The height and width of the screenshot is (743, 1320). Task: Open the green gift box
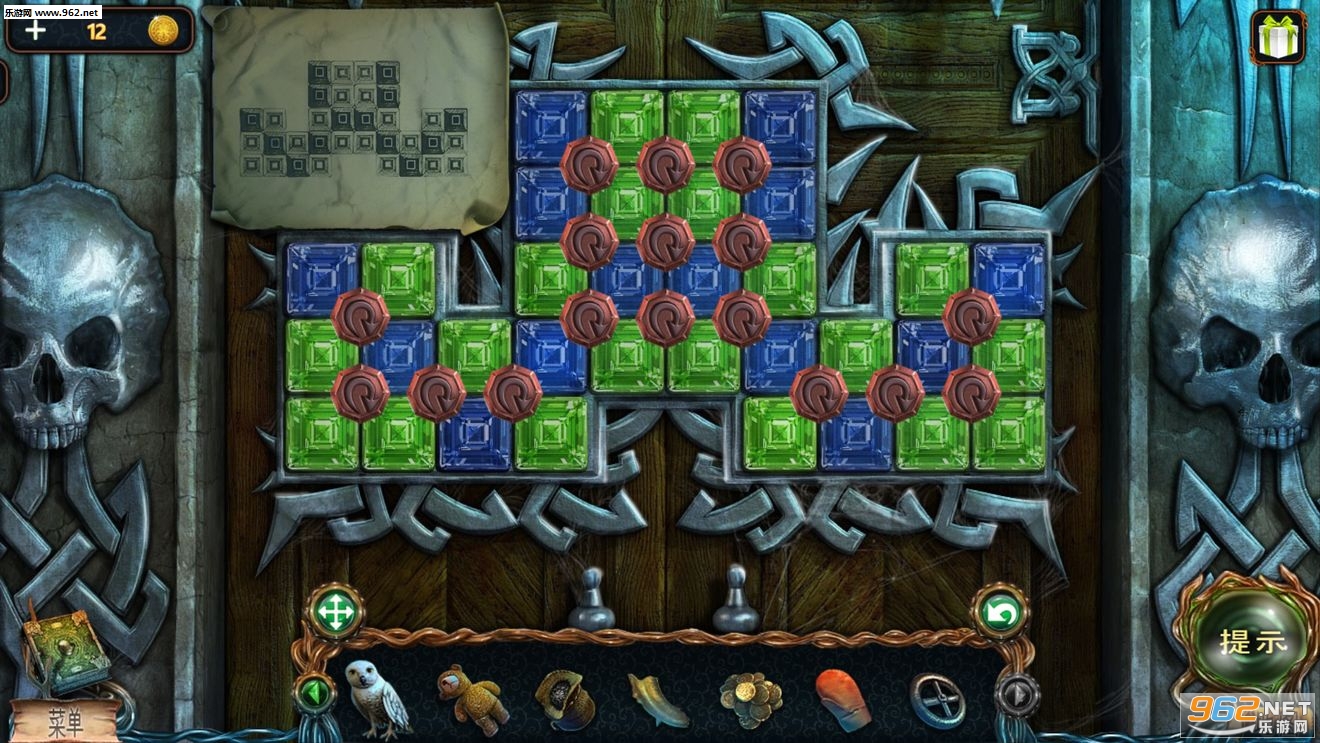[x=1277, y=37]
